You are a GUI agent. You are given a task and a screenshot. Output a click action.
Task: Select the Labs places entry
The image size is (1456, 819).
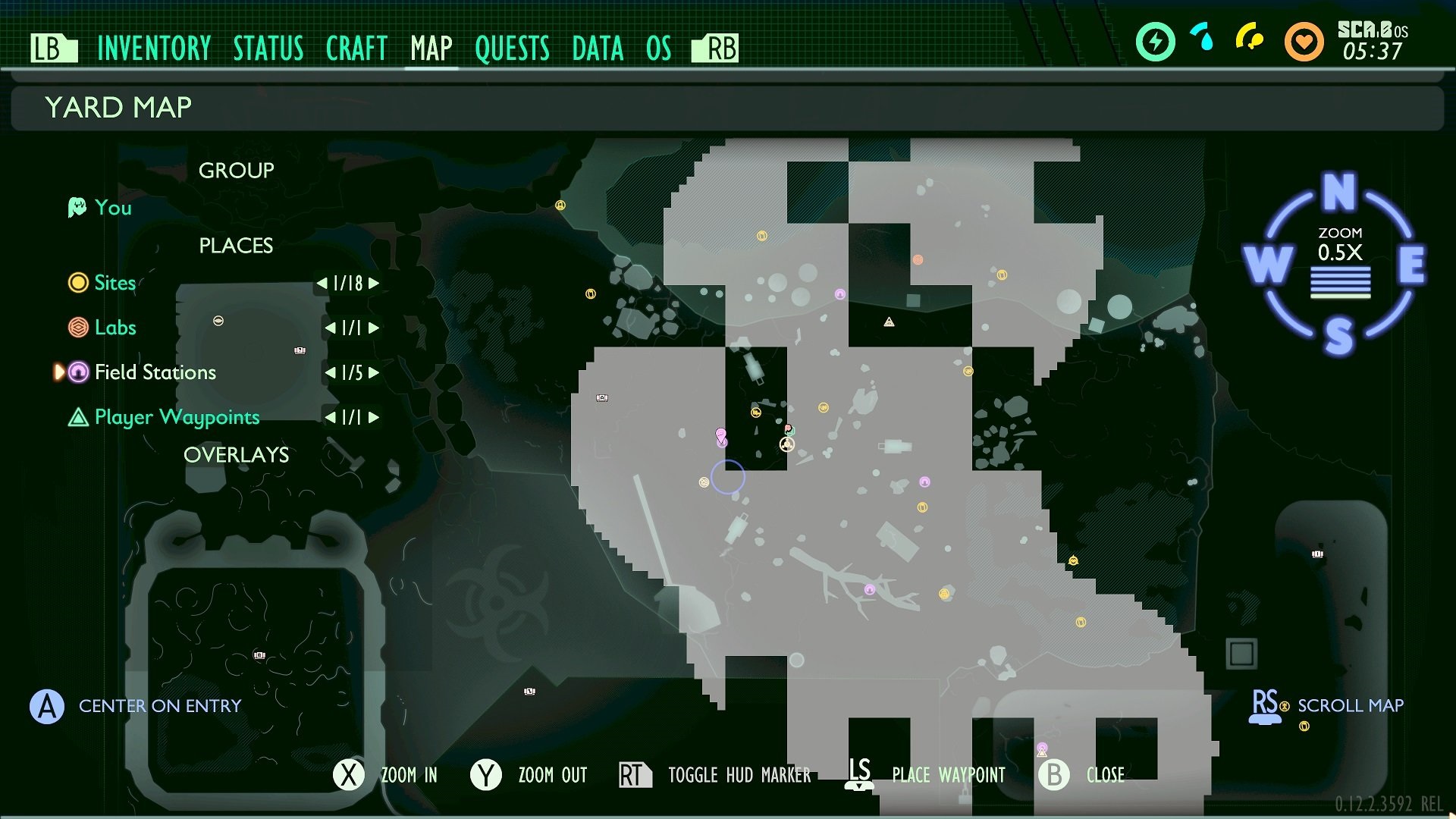pyautogui.click(x=115, y=328)
